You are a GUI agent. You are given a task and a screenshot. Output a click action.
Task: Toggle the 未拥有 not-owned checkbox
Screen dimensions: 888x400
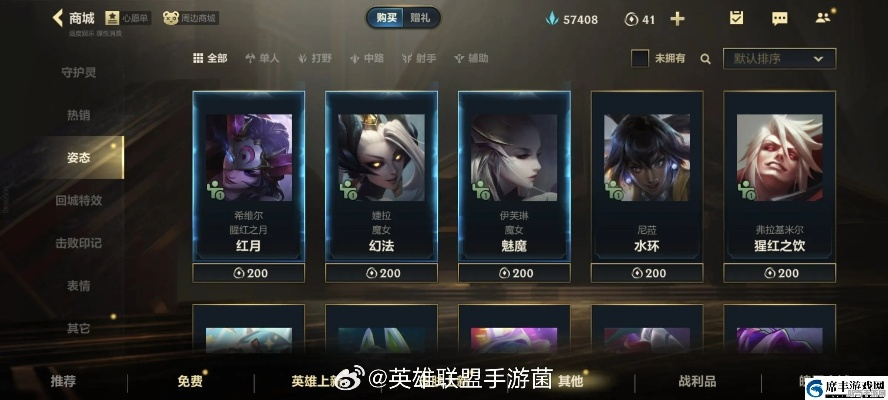pos(640,59)
